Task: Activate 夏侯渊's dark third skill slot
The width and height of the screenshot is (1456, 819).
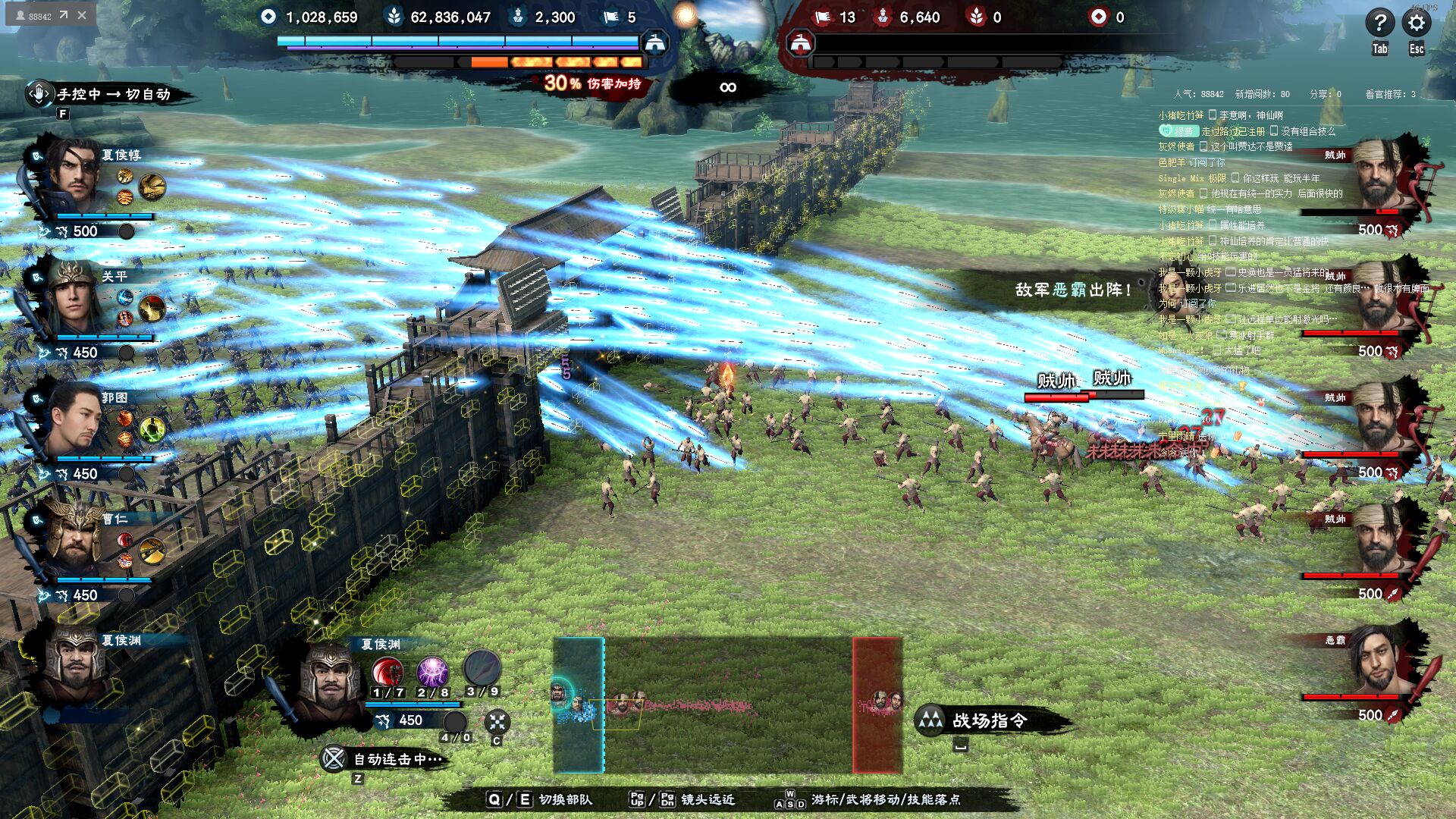Action: (481, 669)
